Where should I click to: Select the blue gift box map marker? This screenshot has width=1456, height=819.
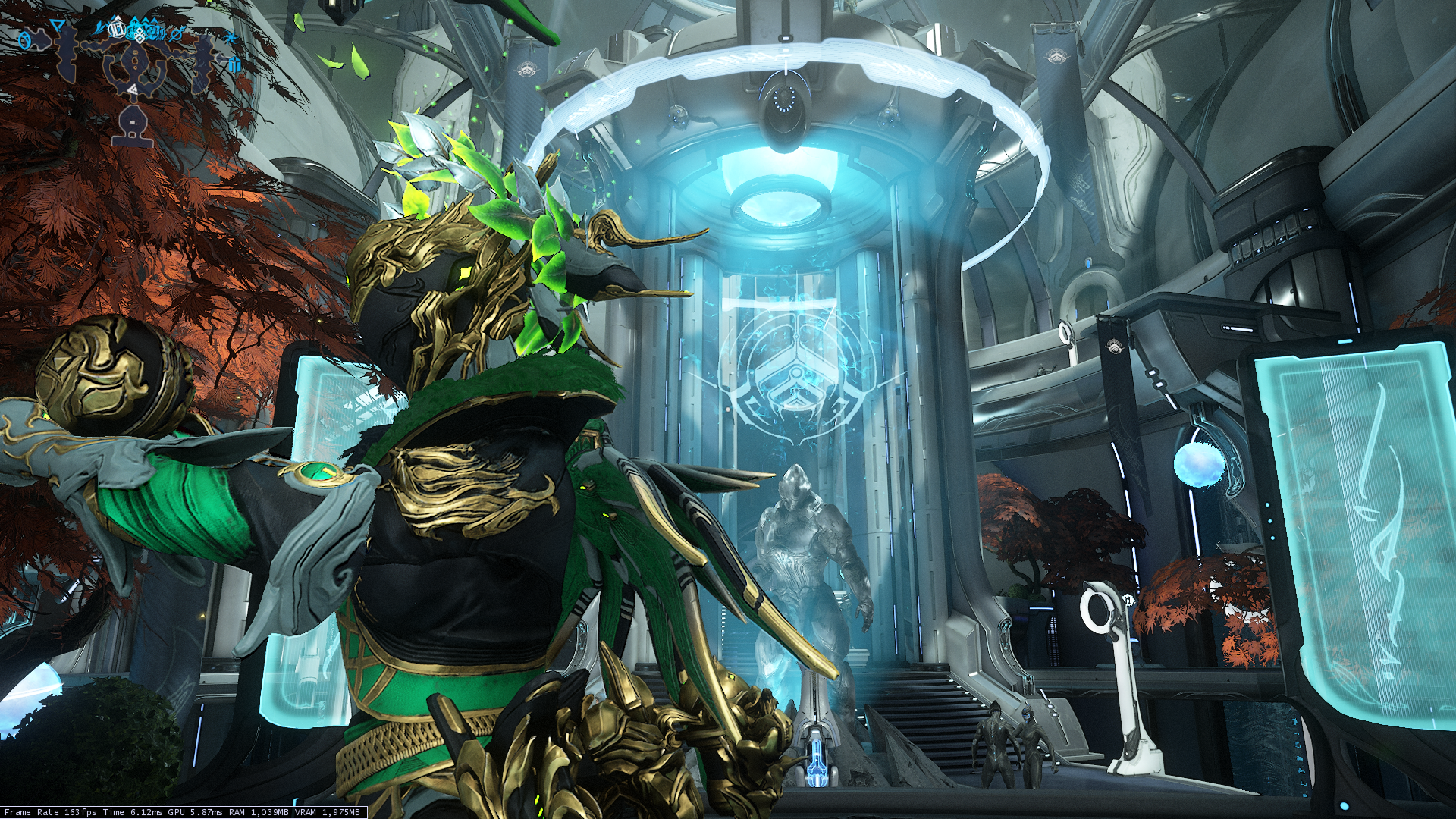234,64
